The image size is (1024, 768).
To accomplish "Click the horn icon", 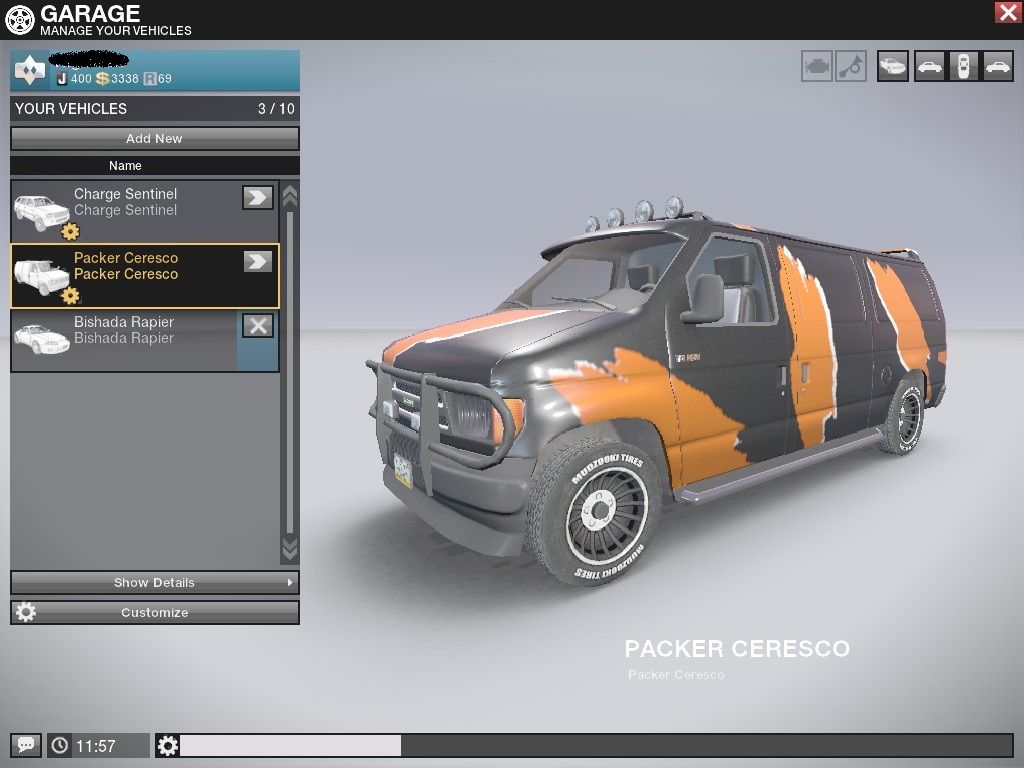I will point(851,66).
